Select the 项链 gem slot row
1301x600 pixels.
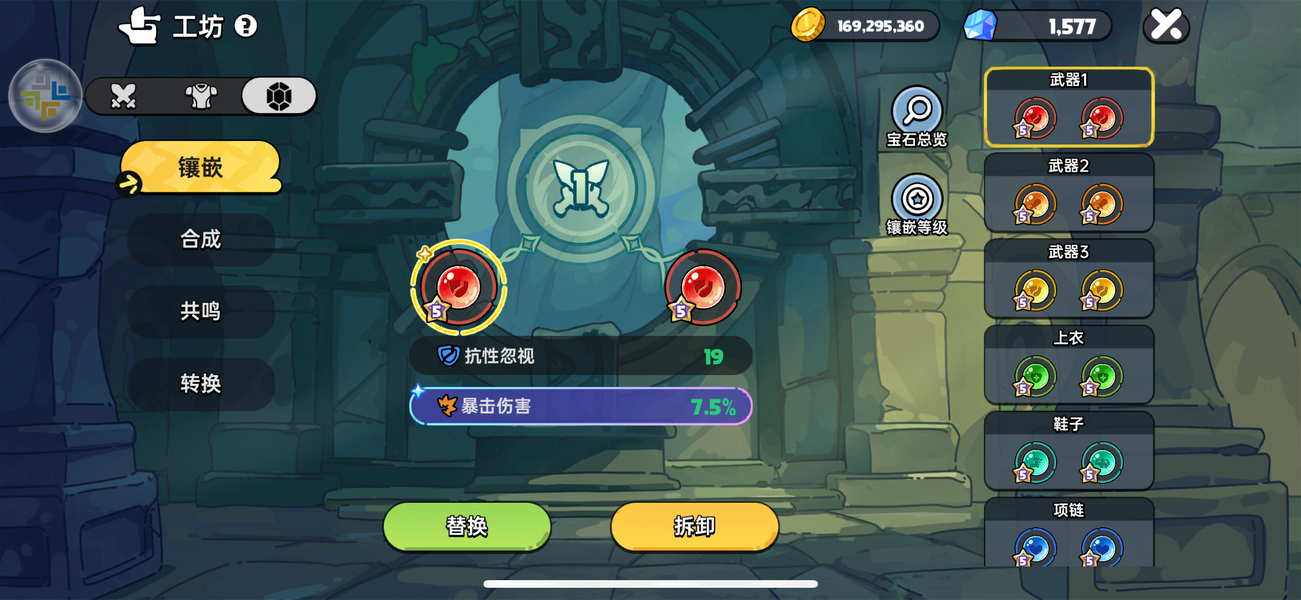click(1069, 533)
